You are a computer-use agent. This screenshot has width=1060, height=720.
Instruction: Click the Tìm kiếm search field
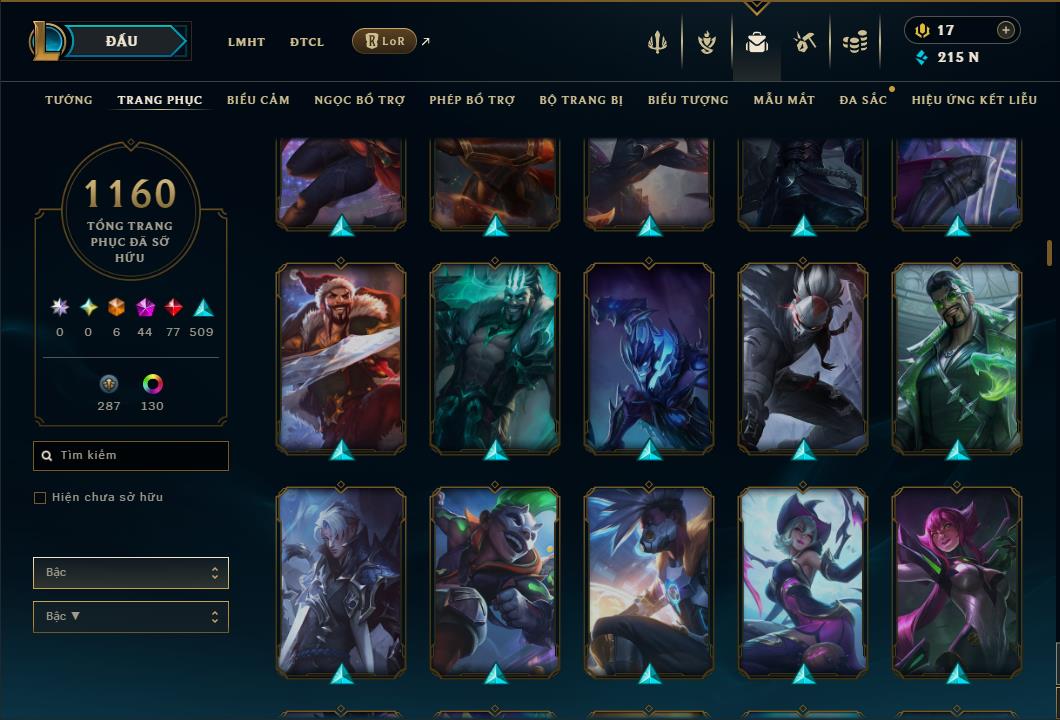point(131,456)
